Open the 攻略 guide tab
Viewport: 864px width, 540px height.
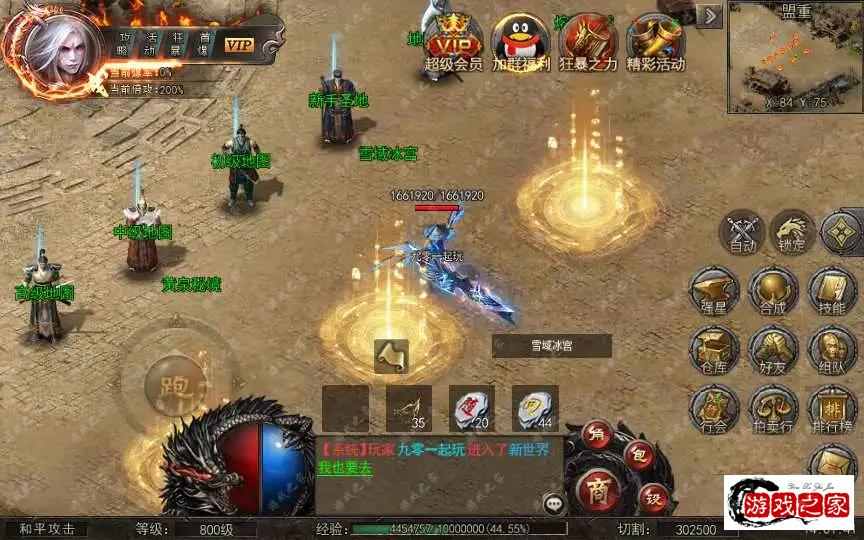point(124,44)
